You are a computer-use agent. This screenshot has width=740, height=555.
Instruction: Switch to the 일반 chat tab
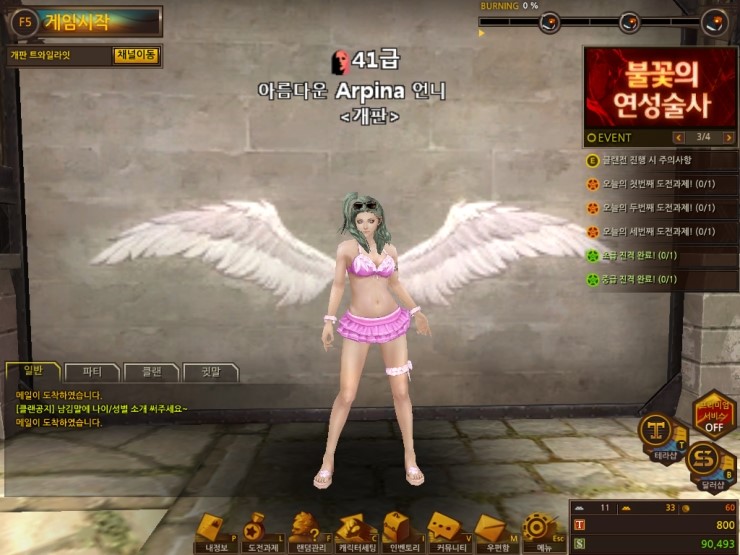[x=32, y=372]
